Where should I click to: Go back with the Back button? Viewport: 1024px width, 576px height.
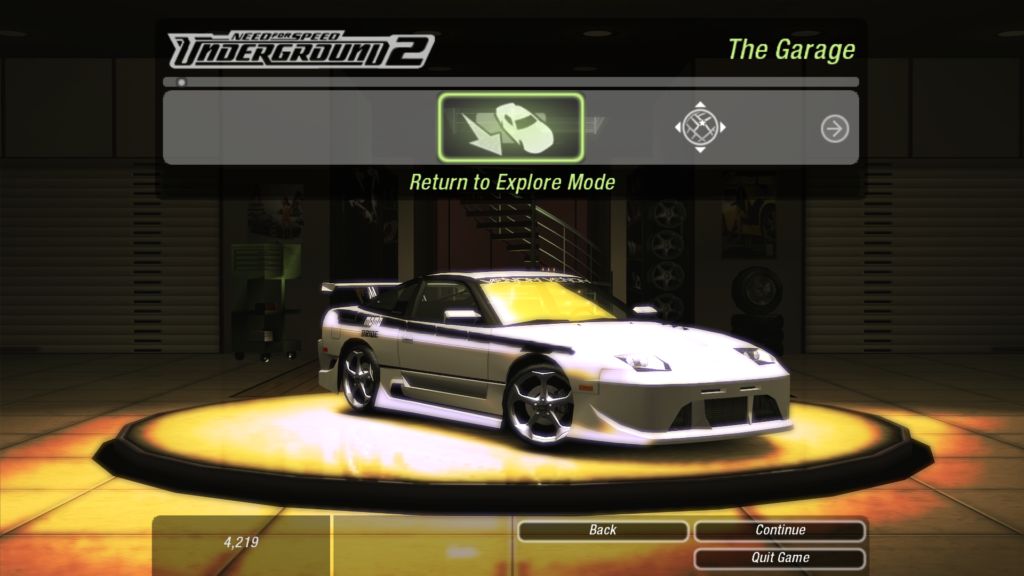coord(602,530)
